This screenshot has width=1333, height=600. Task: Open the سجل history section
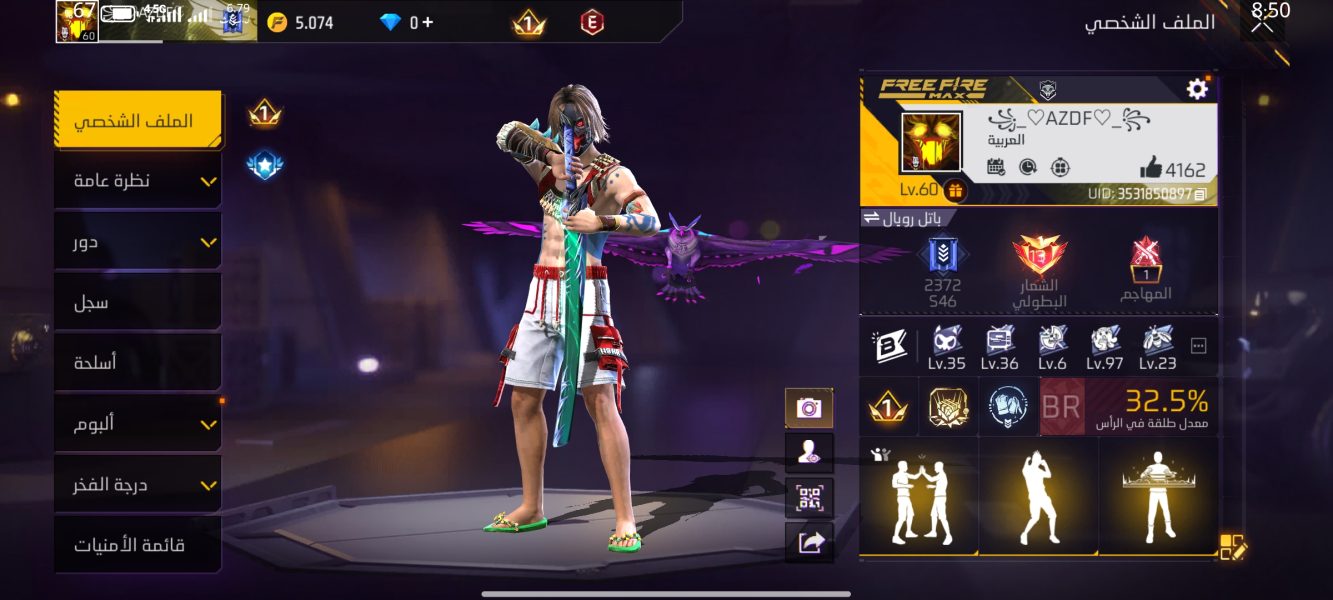(137, 302)
